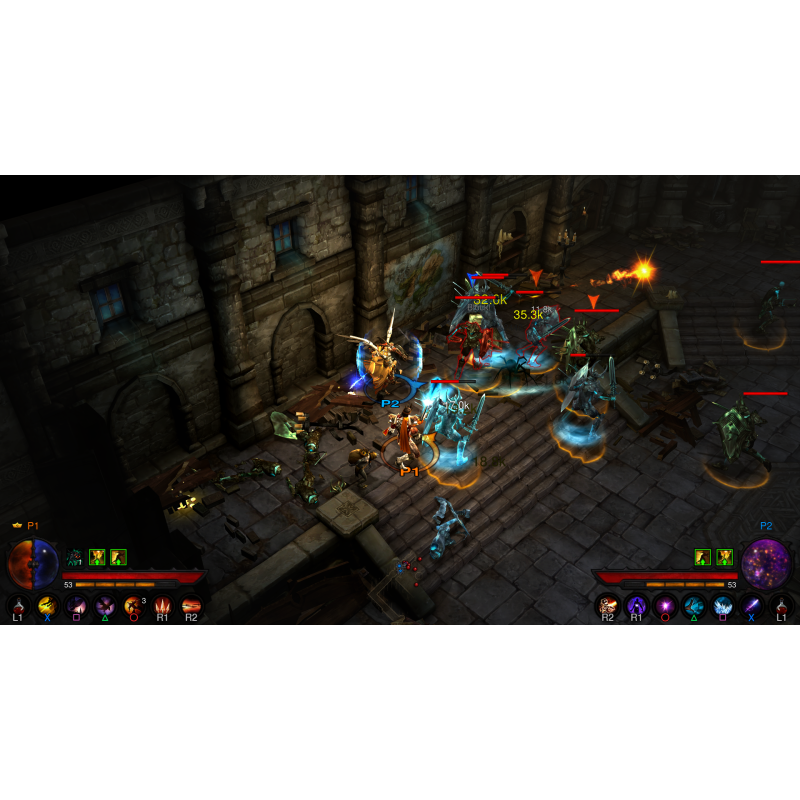Cast P2's ice crystal nova skill

click(x=724, y=605)
